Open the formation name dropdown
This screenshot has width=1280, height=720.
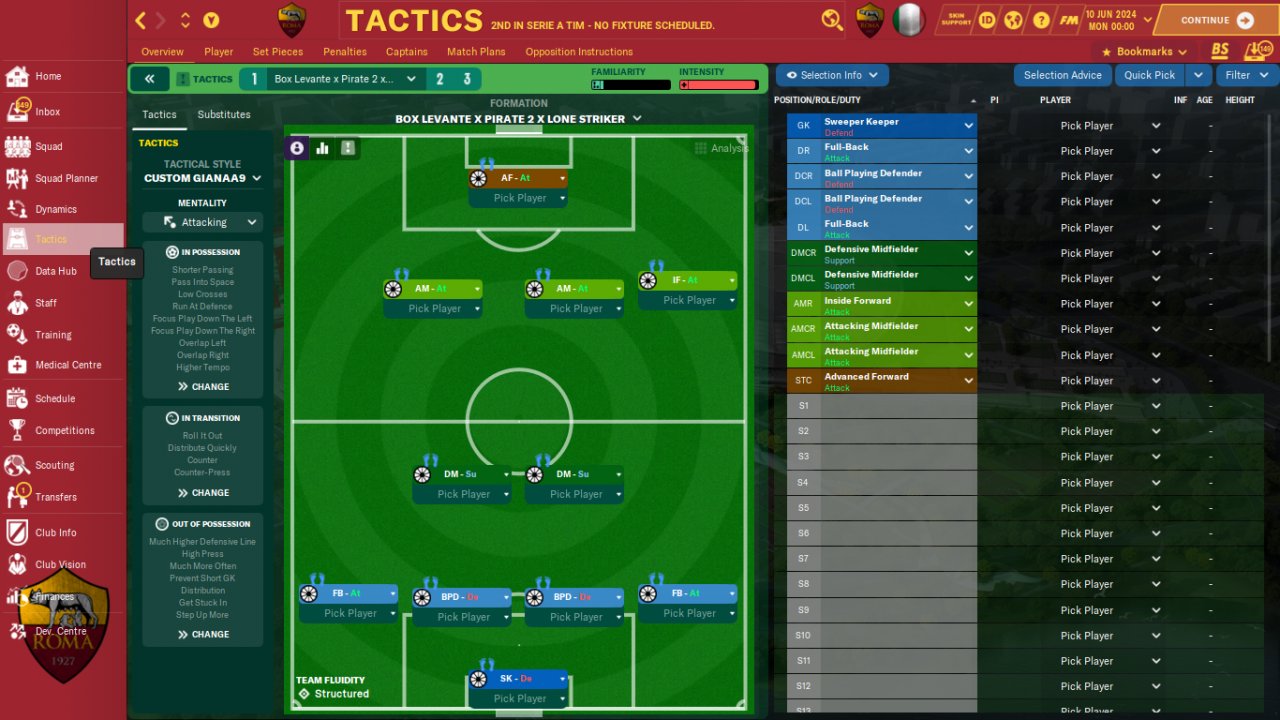(x=519, y=119)
